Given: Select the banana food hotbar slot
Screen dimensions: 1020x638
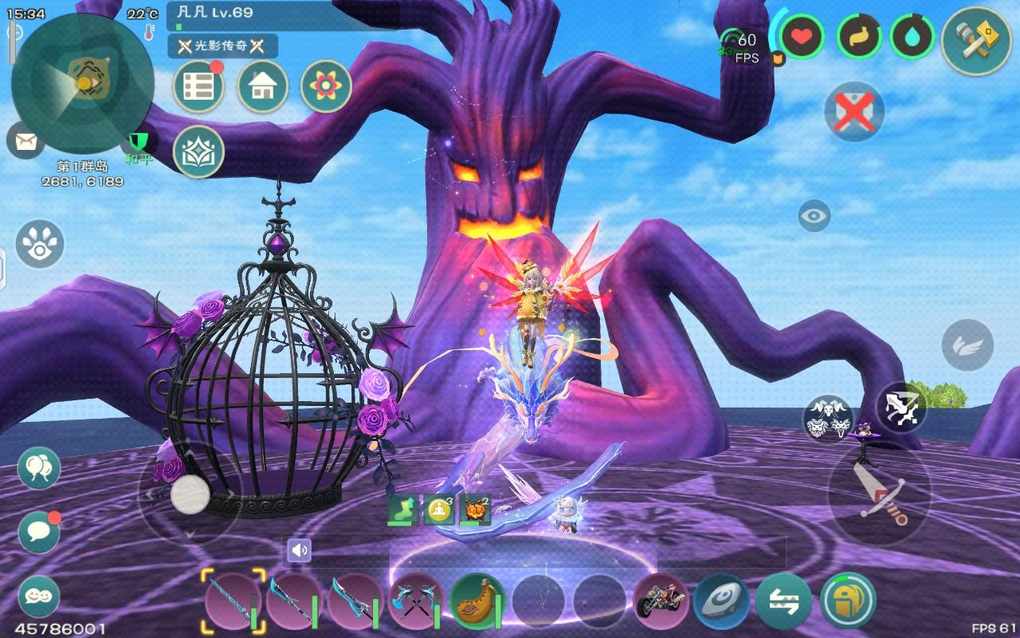Looking at the screenshot, I should coord(477,600).
